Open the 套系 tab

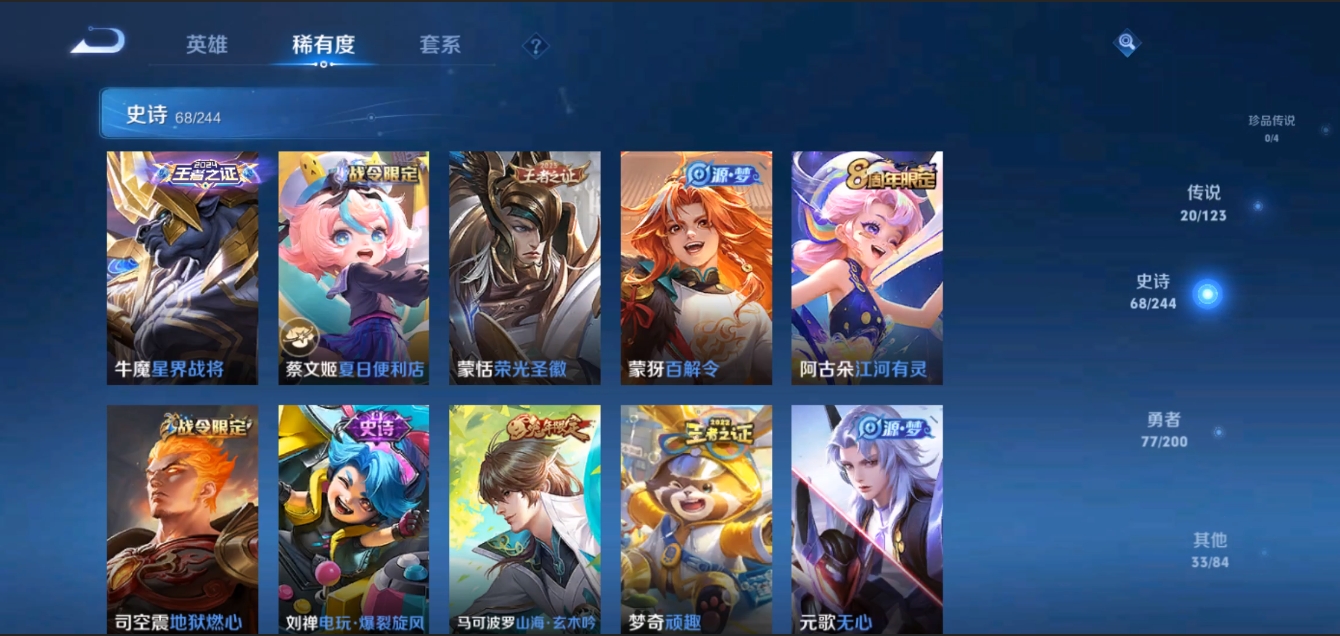tap(440, 45)
